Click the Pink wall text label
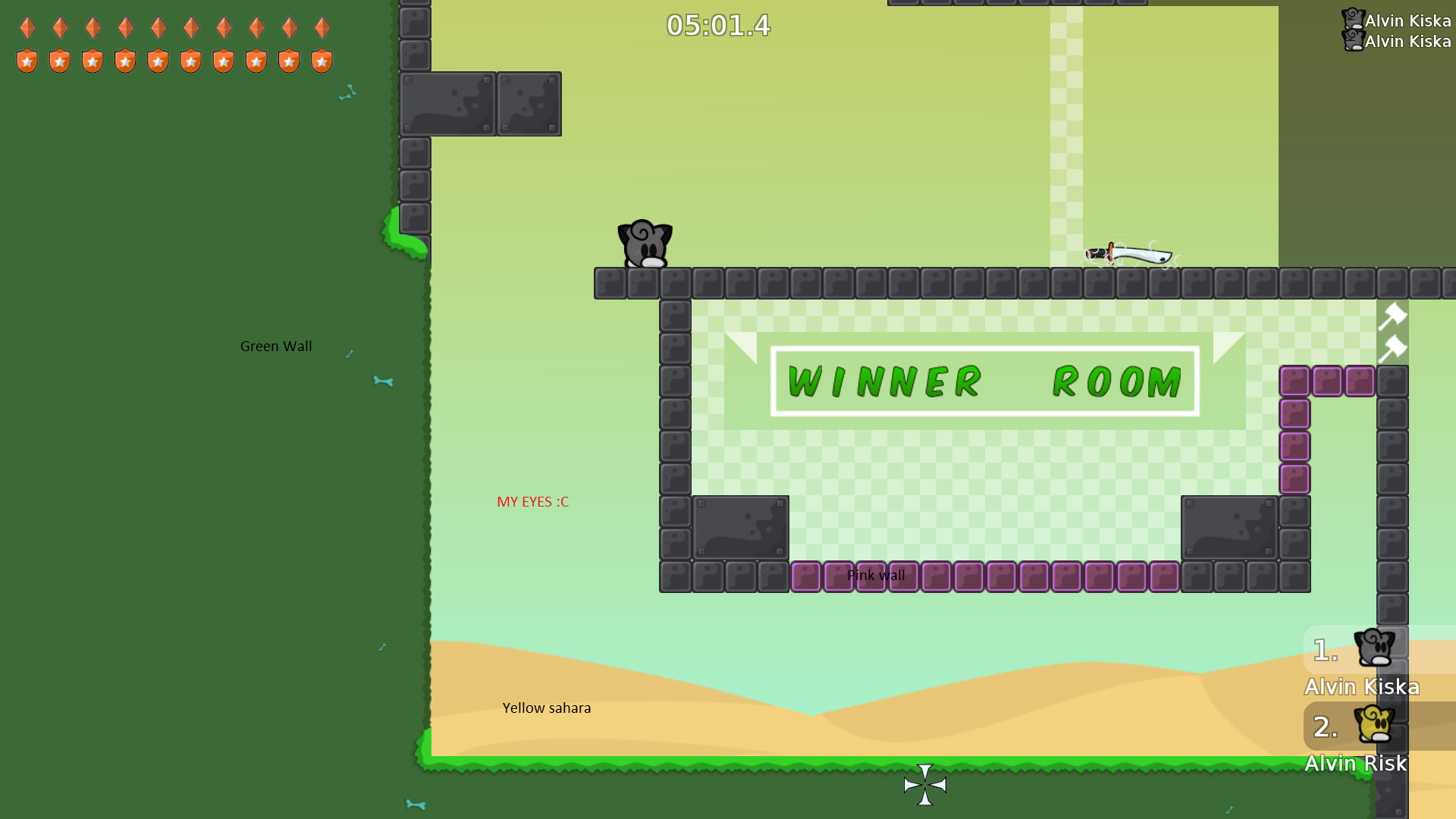 pyautogui.click(x=877, y=575)
